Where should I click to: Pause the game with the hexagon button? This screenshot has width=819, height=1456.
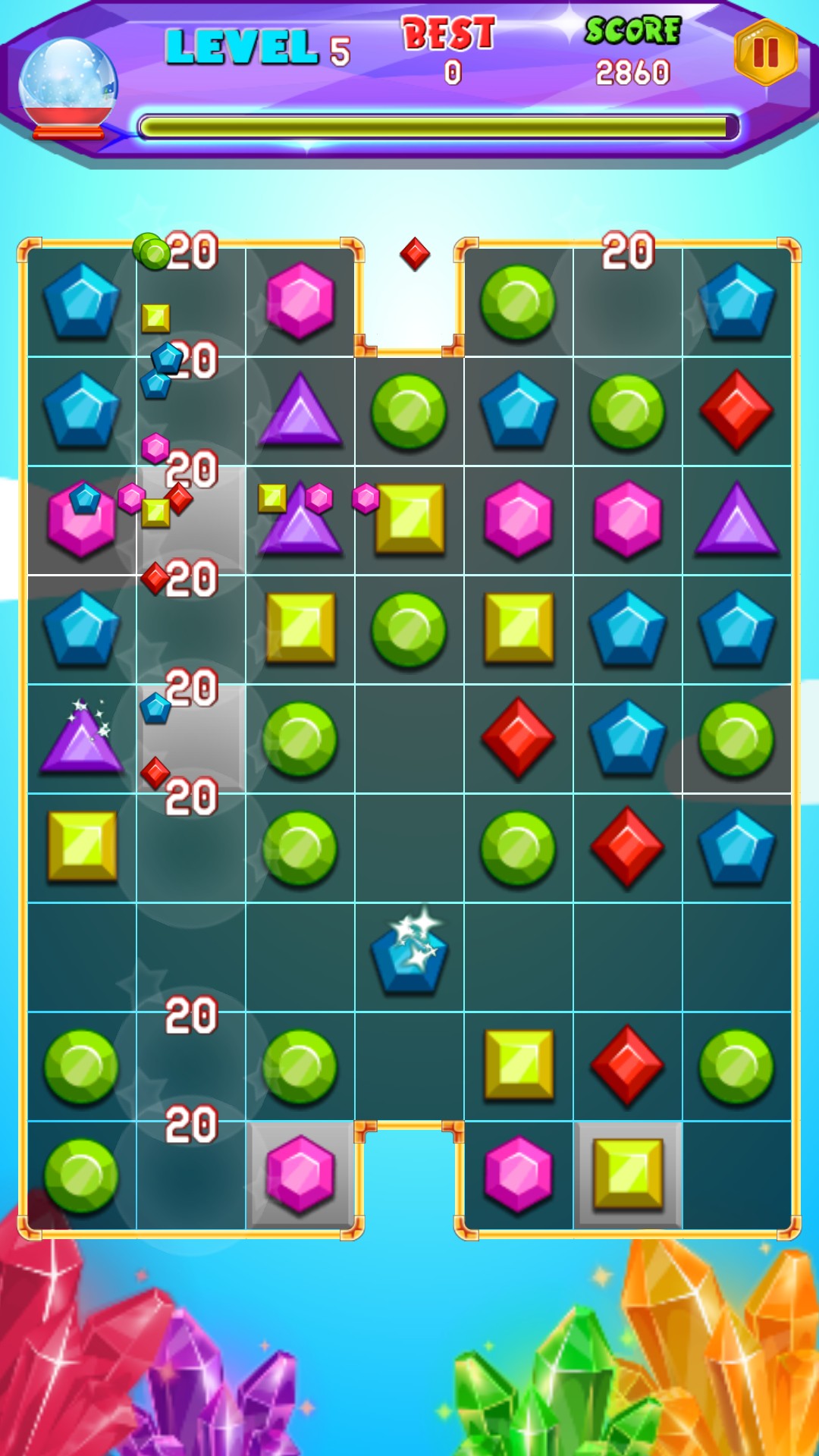[x=765, y=52]
